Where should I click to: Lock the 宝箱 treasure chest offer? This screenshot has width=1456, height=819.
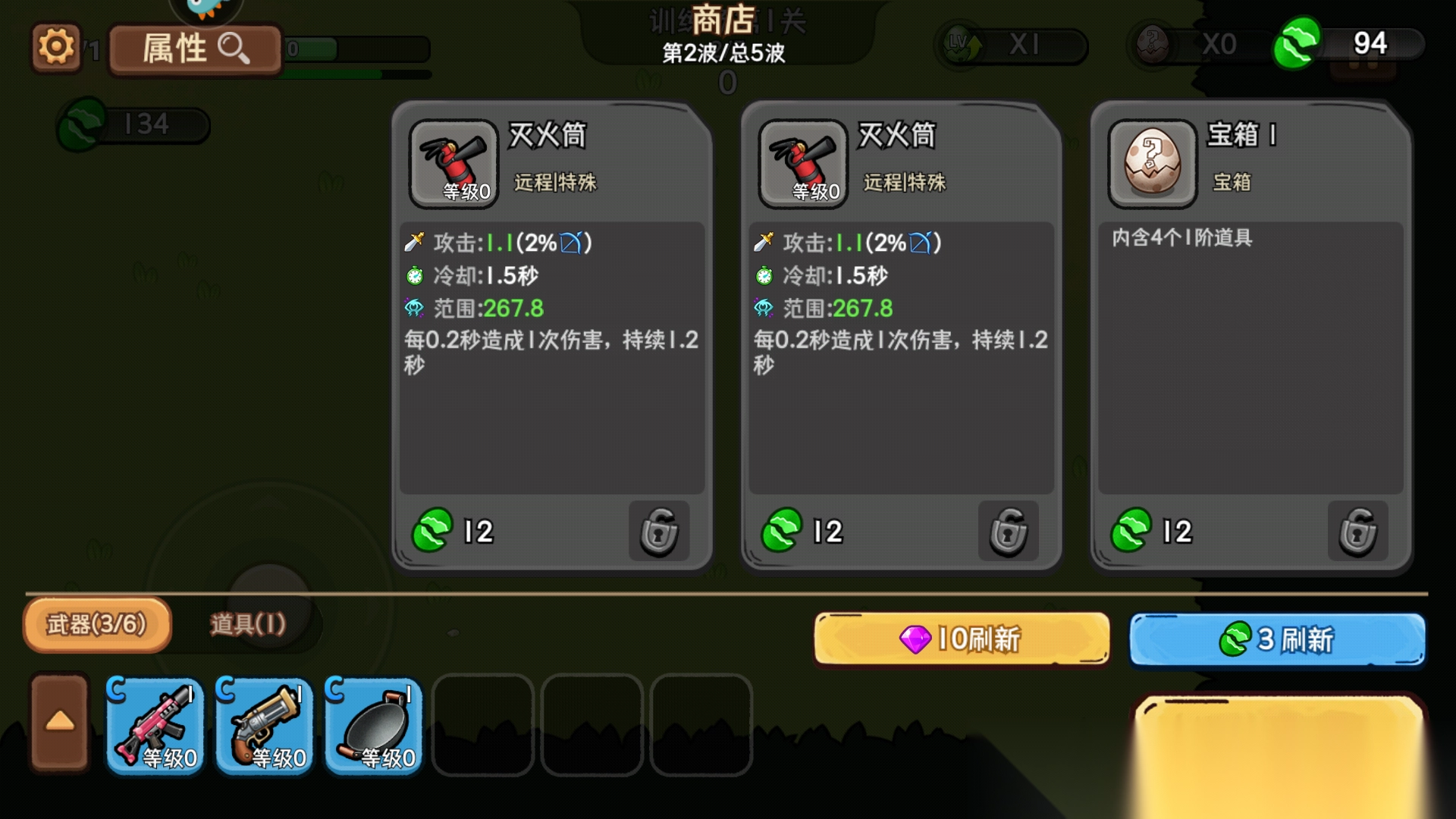pyautogui.click(x=1357, y=531)
